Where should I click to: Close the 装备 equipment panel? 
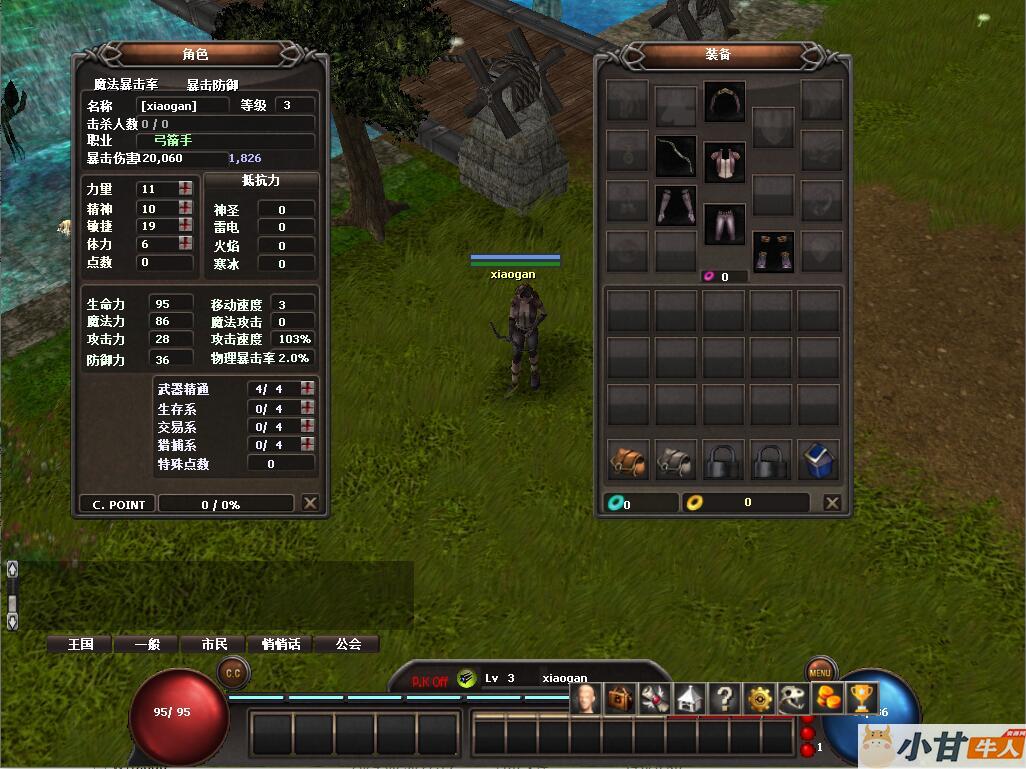point(832,503)
